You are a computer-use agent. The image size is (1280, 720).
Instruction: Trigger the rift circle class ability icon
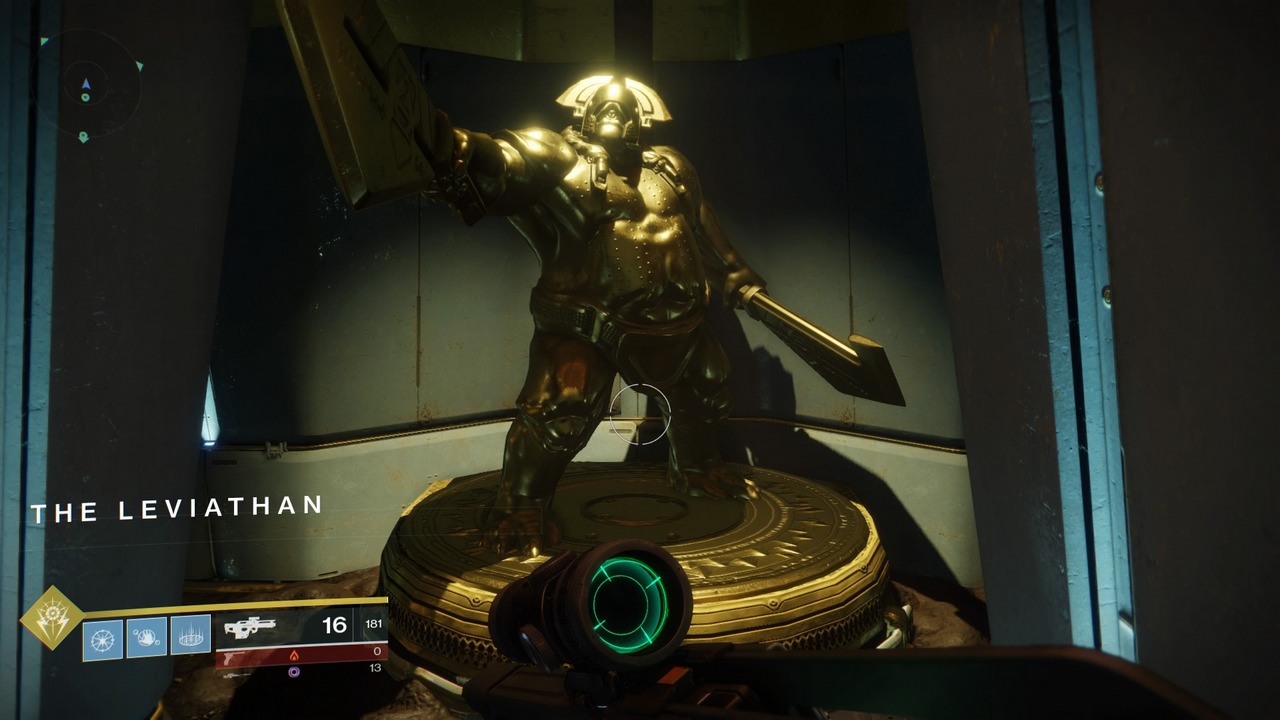point(191,636)
